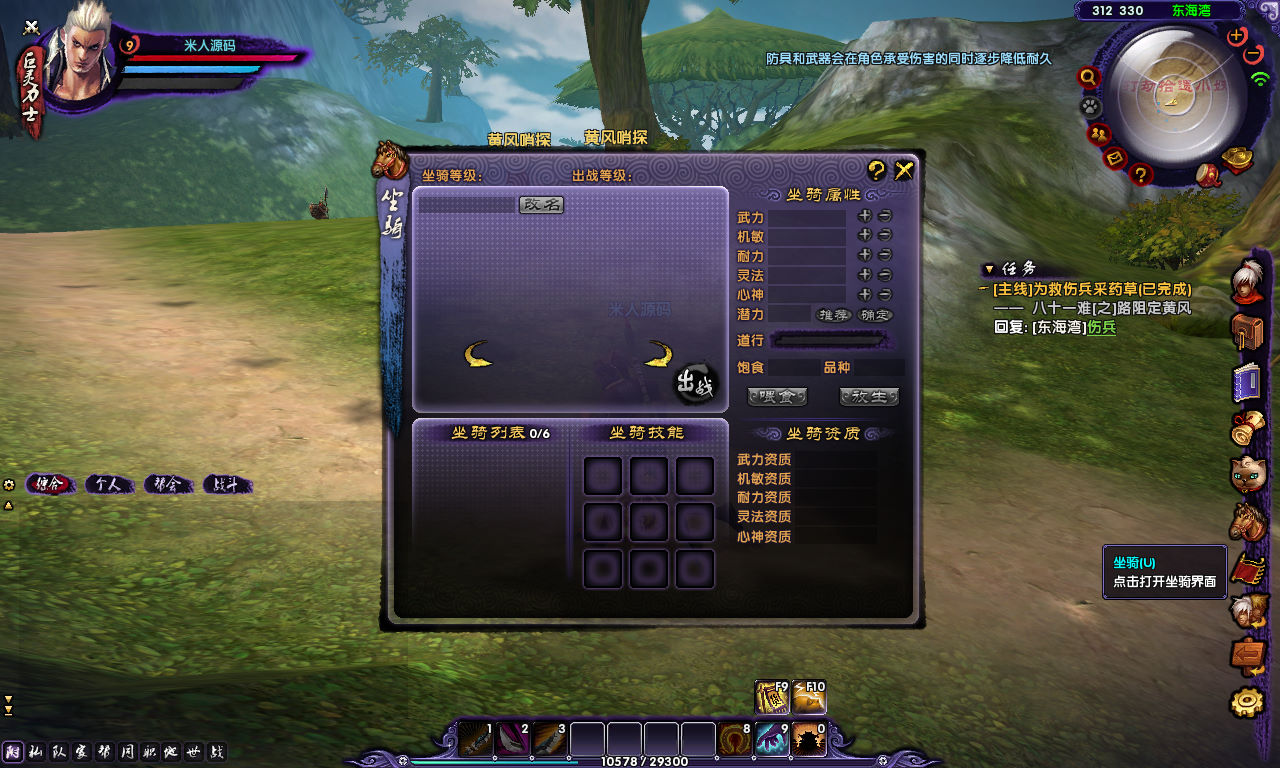
Task: Show the next mount with right arrow
Action: [657, 354]
